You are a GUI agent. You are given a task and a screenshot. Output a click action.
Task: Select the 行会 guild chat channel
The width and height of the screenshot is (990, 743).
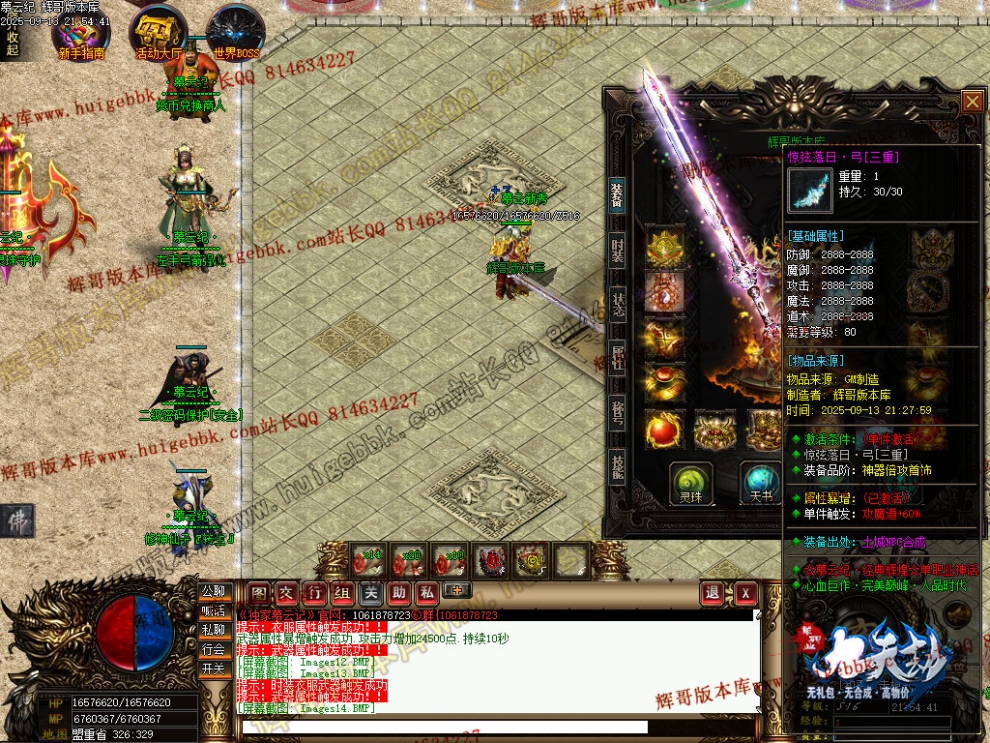[213, 649]
